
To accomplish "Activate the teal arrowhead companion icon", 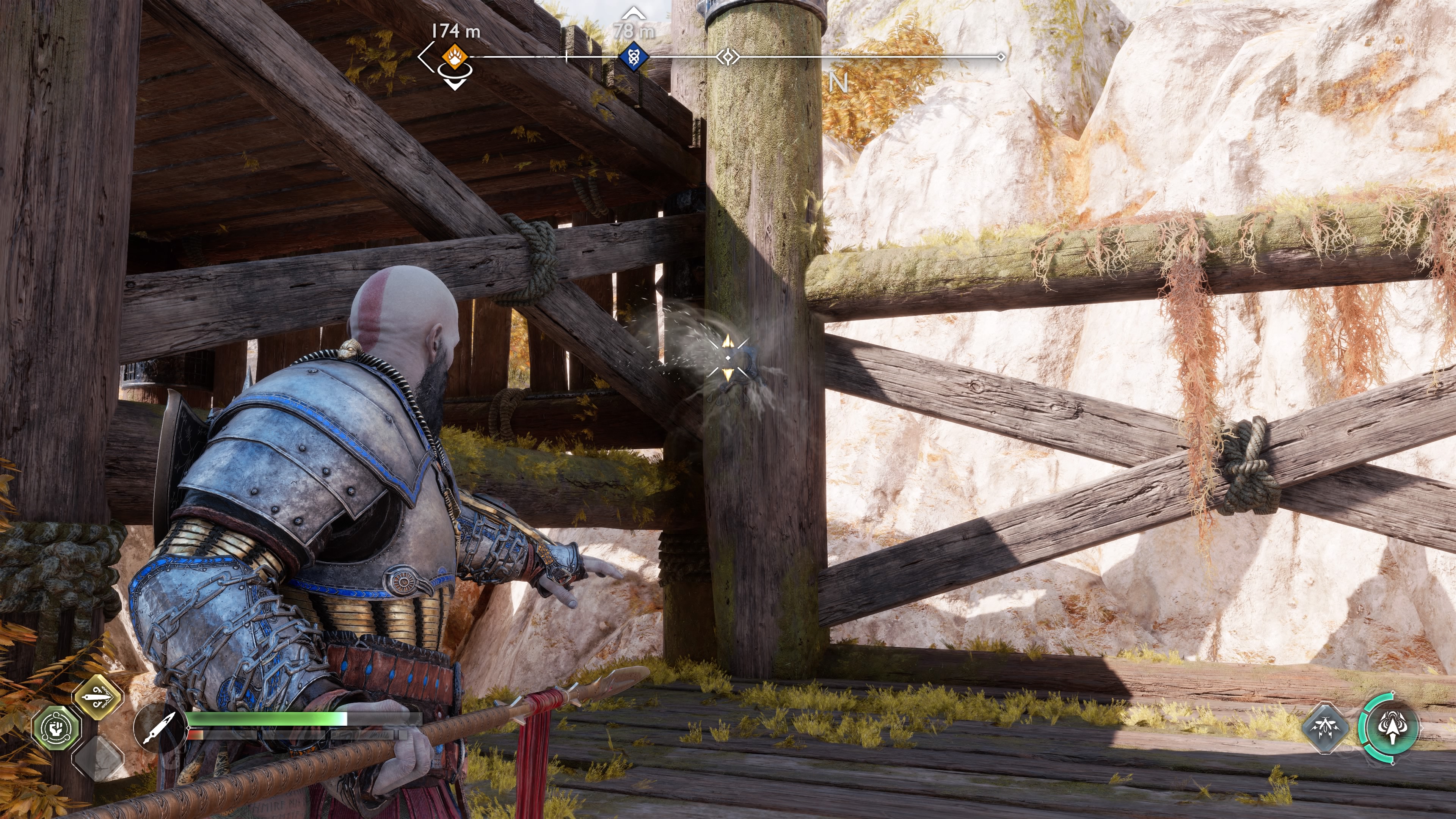I will [x=1392, y=728].
